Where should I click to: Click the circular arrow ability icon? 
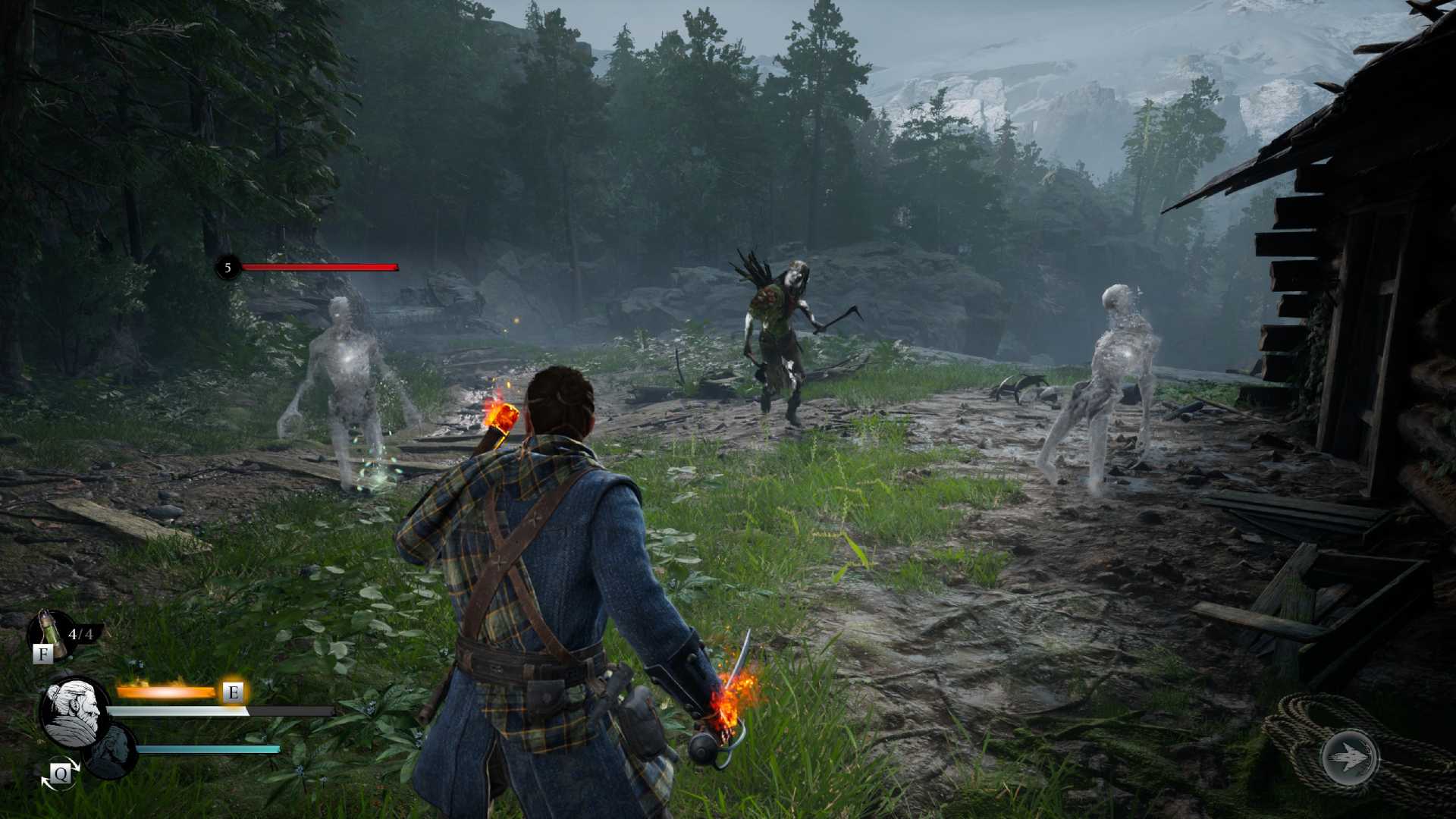click(1350, 758)
